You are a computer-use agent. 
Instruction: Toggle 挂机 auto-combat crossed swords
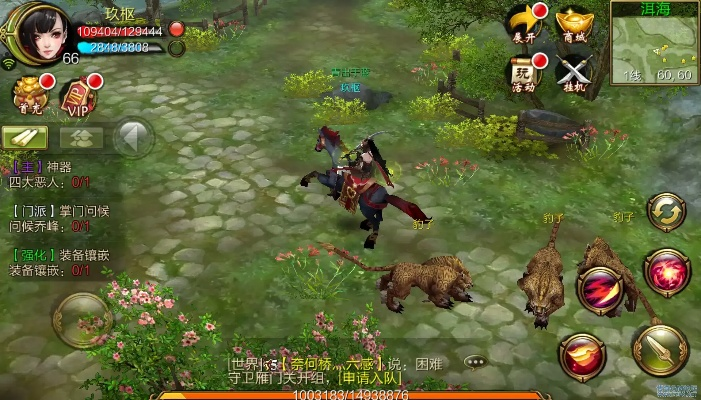coord(574,72)
